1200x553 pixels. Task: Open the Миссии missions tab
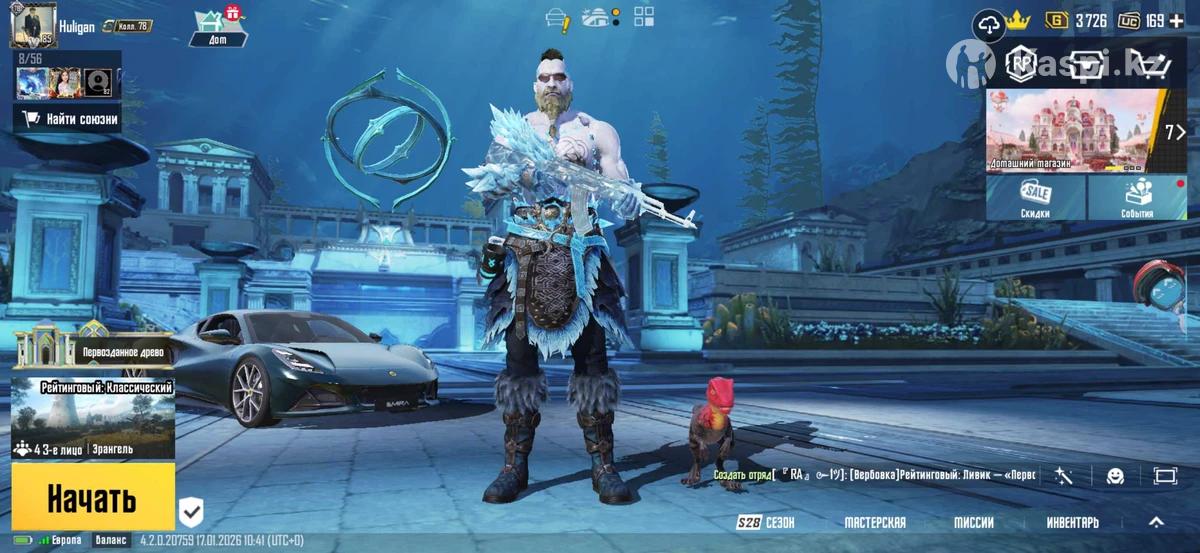[973, 522]
